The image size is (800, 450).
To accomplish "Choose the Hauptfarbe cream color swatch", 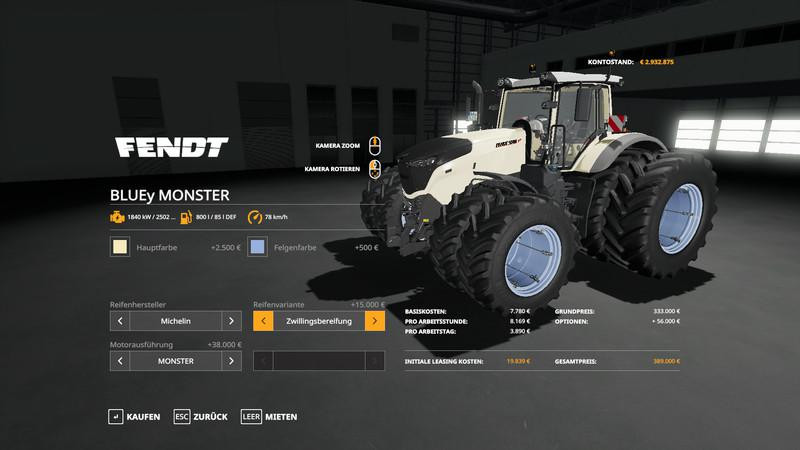I will (x=120, y=247).
